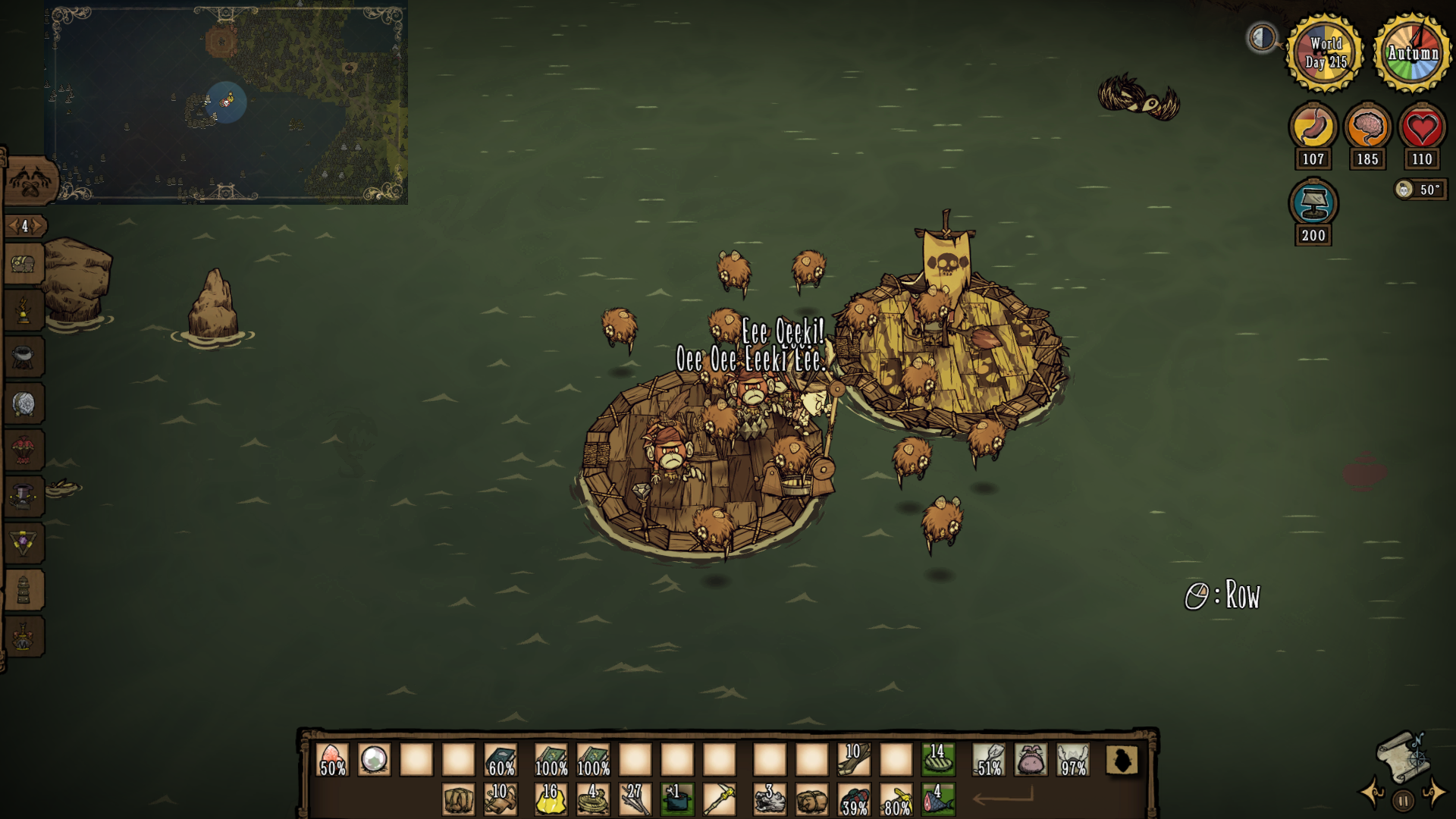Viewport: 1456px width, 819px height.
Task: Pick the book at 60% durability
Action: 500,759
